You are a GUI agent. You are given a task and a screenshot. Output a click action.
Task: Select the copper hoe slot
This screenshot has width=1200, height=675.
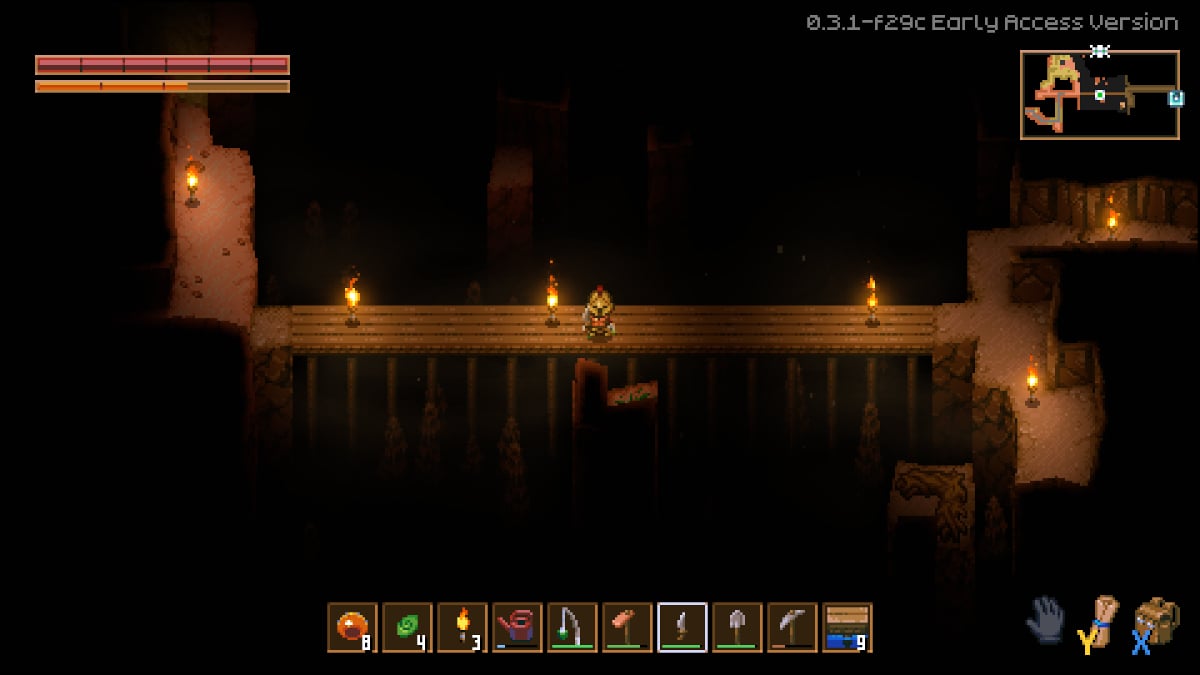click(x=627, y=627)
